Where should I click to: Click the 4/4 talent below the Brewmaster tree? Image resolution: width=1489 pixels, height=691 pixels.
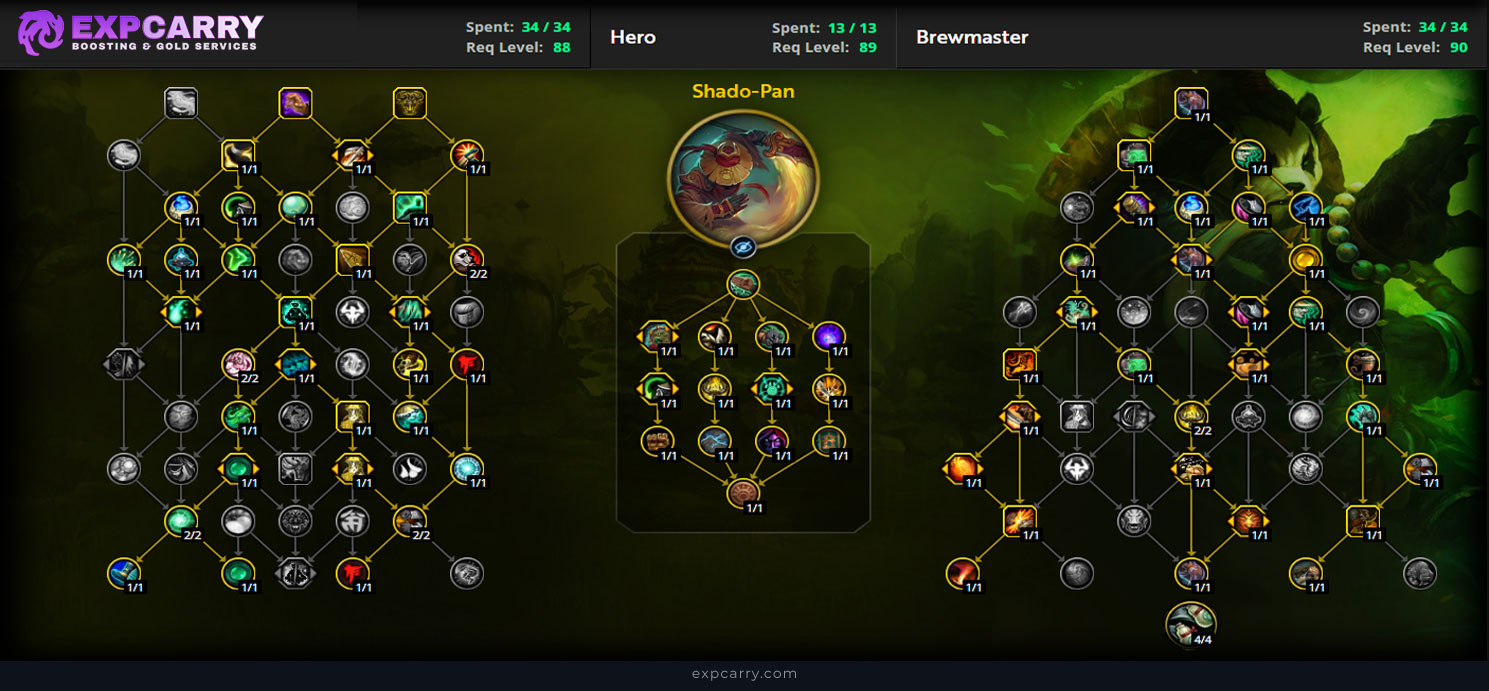(1191, 624)
